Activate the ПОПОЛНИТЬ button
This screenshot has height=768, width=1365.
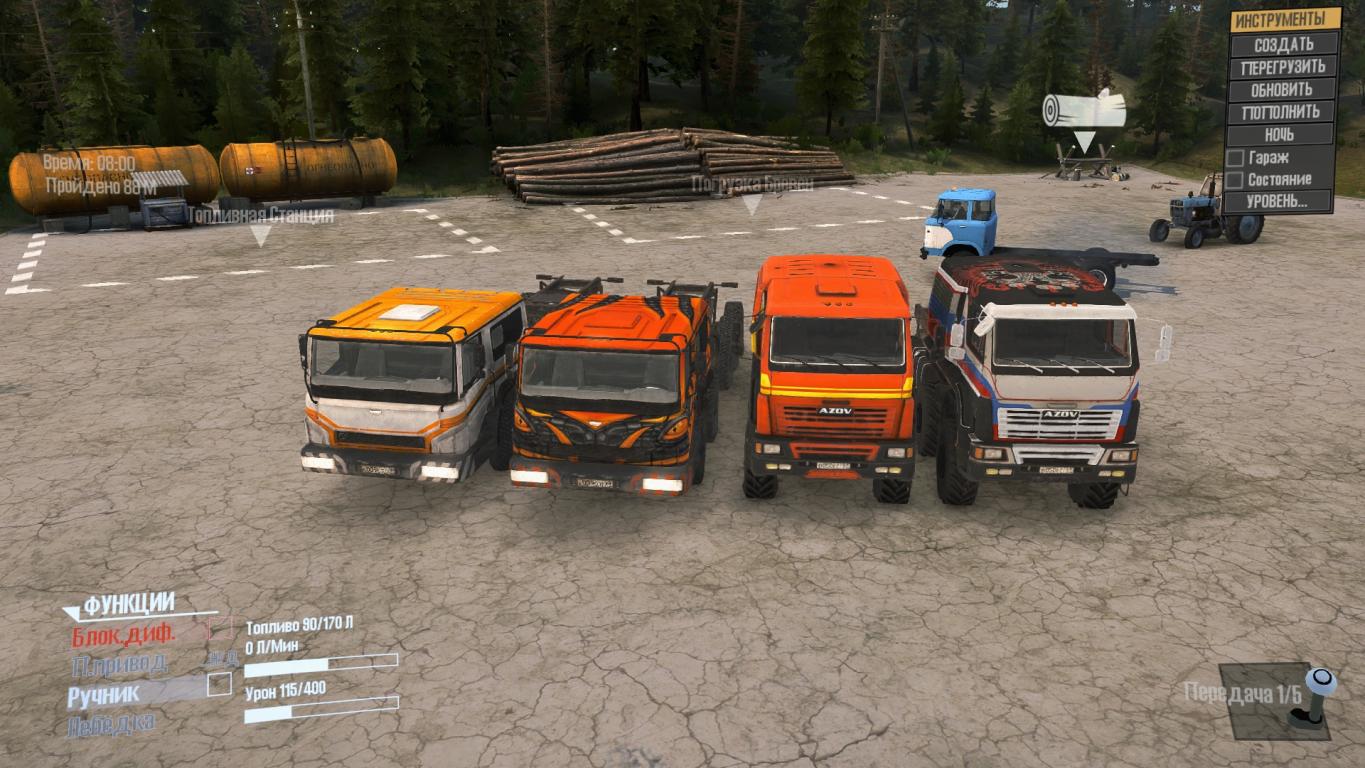tap(1285, 112)
